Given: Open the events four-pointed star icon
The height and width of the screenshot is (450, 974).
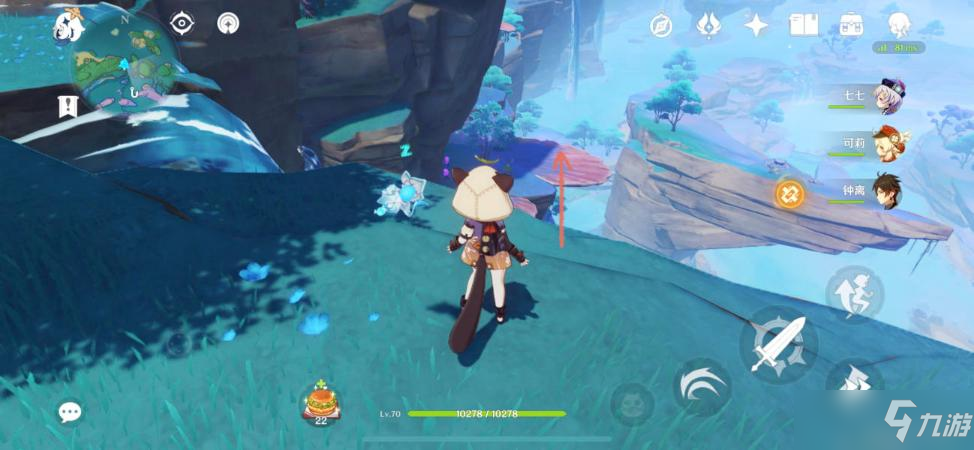Looking at the screenshot, I should coord(756,25).
